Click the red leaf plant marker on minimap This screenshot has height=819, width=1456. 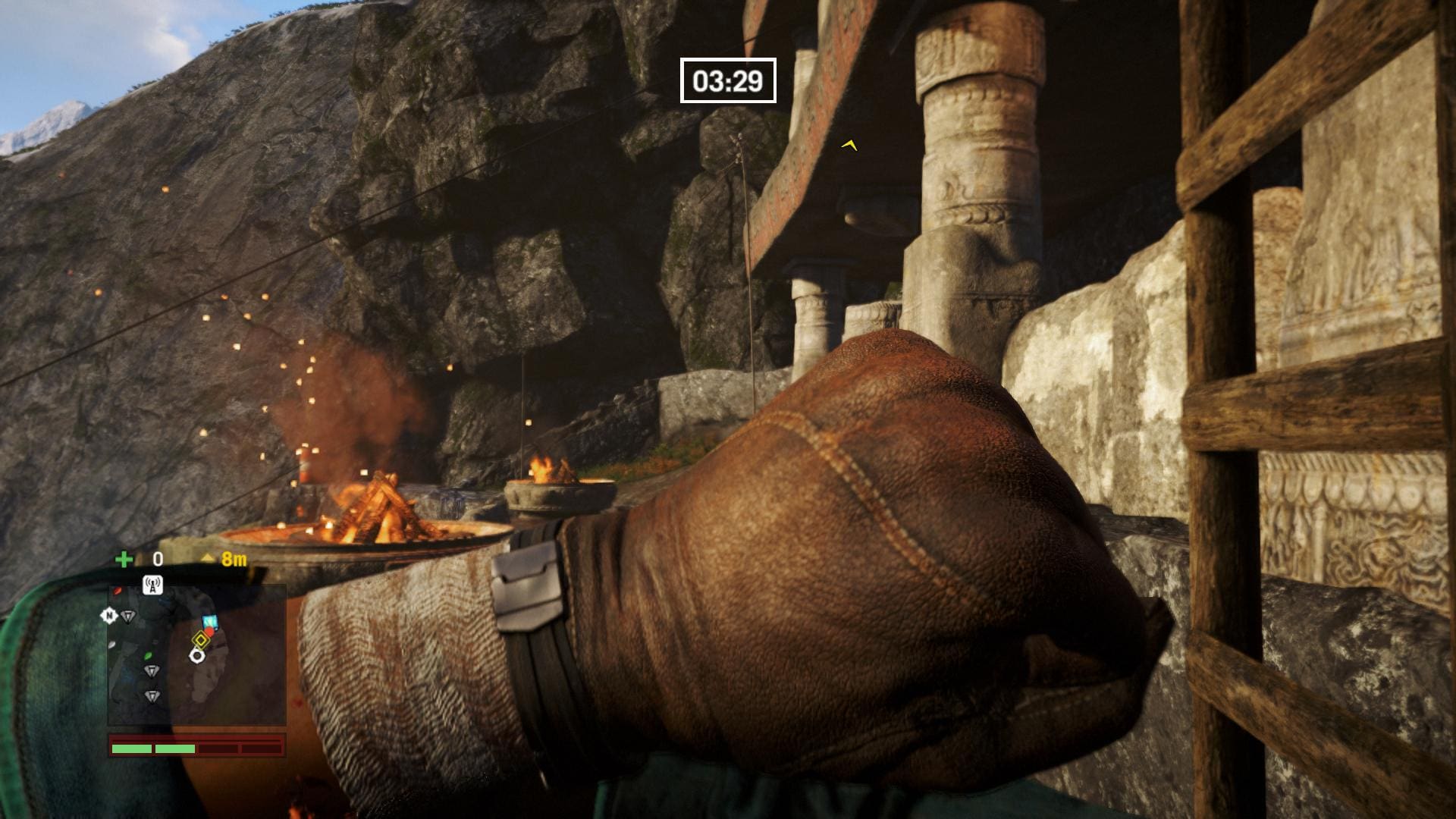117,591
